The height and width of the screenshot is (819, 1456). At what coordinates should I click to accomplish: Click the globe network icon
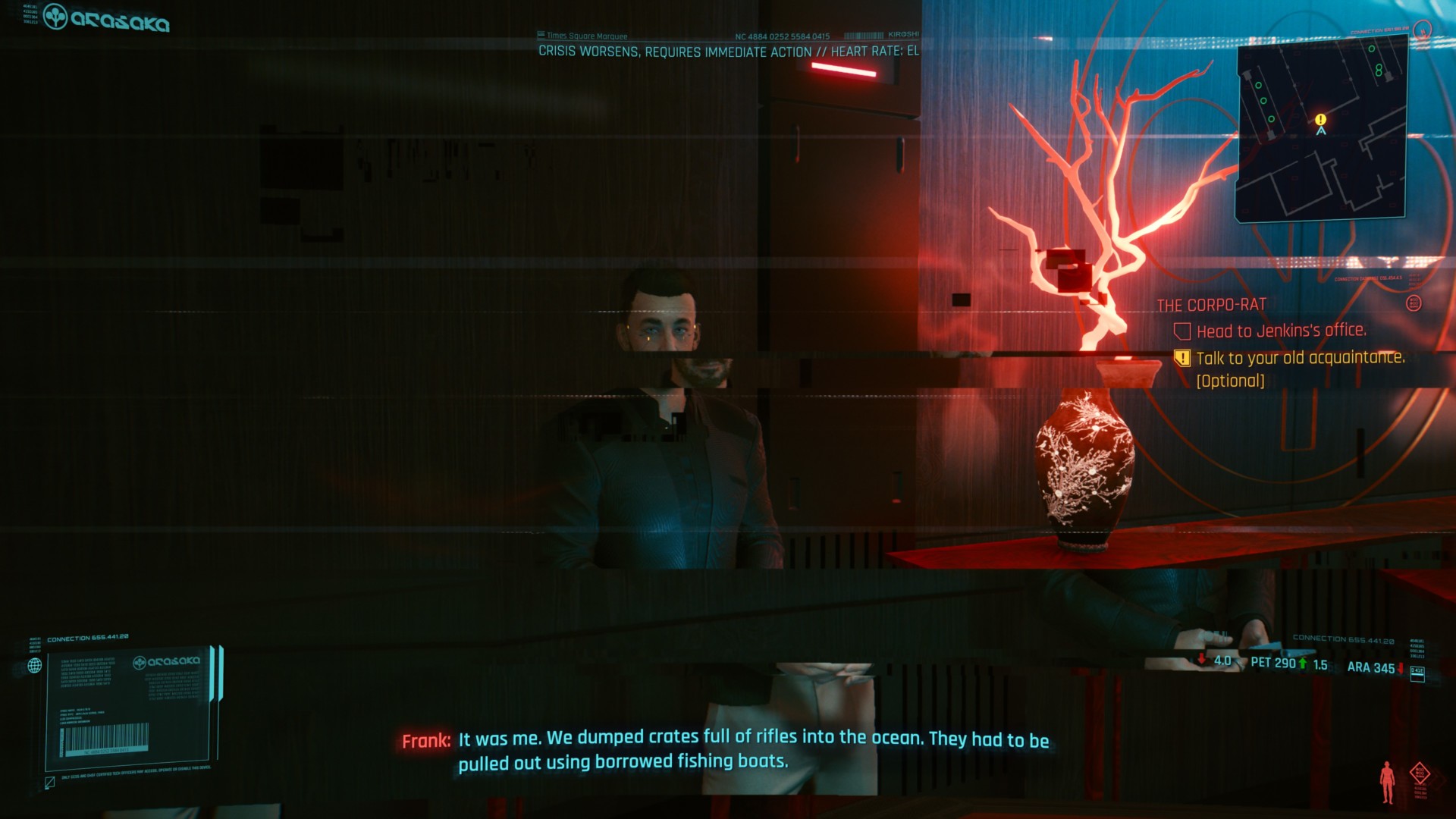click(x=35, y=666)
